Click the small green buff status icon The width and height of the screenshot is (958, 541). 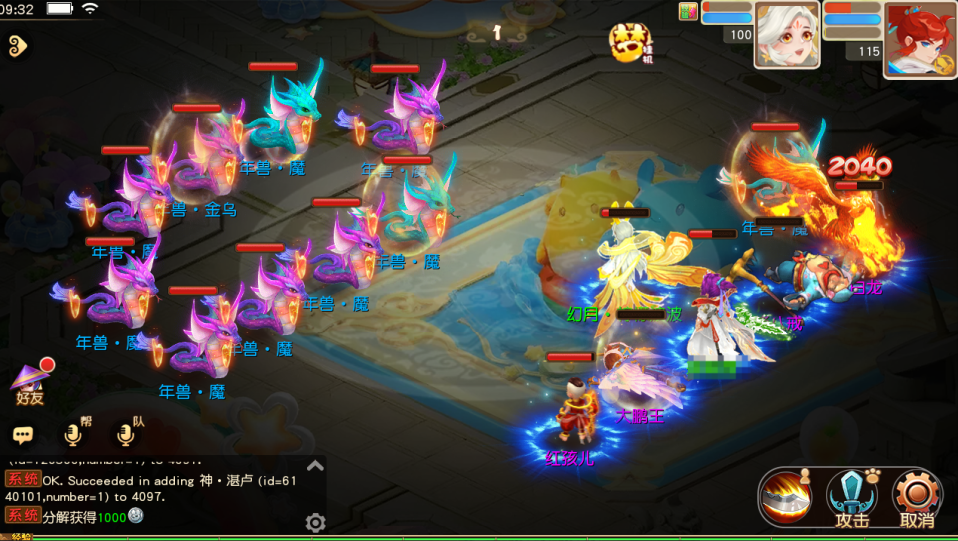pyautogui.click(x=688, y=12)
